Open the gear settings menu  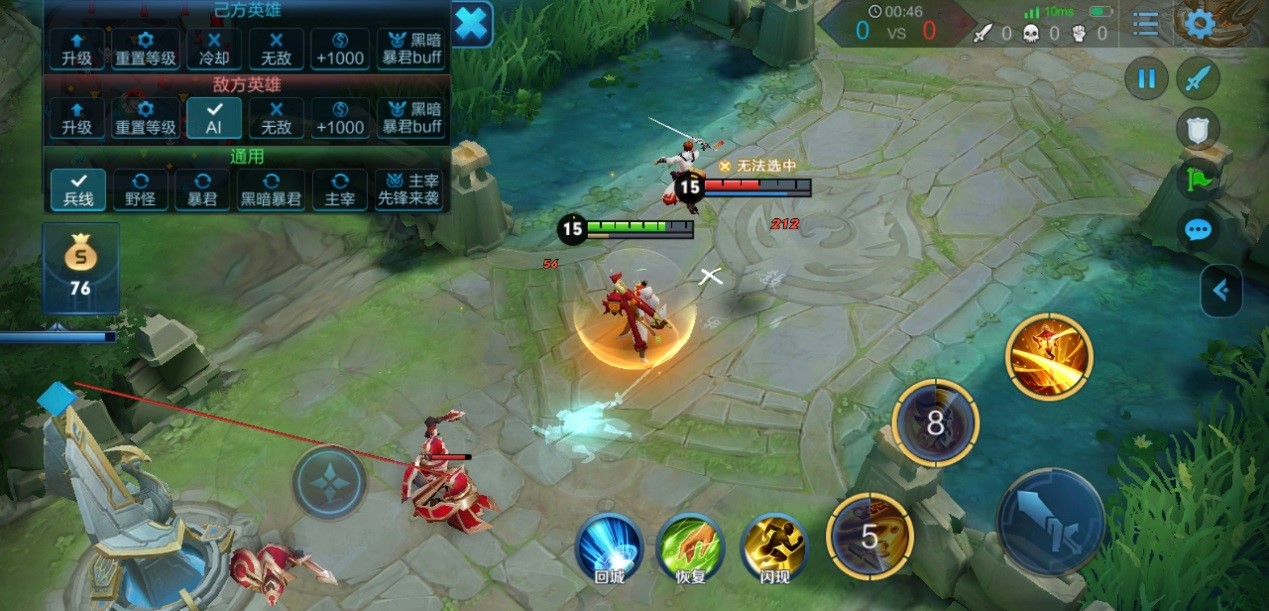[1199, 24]
